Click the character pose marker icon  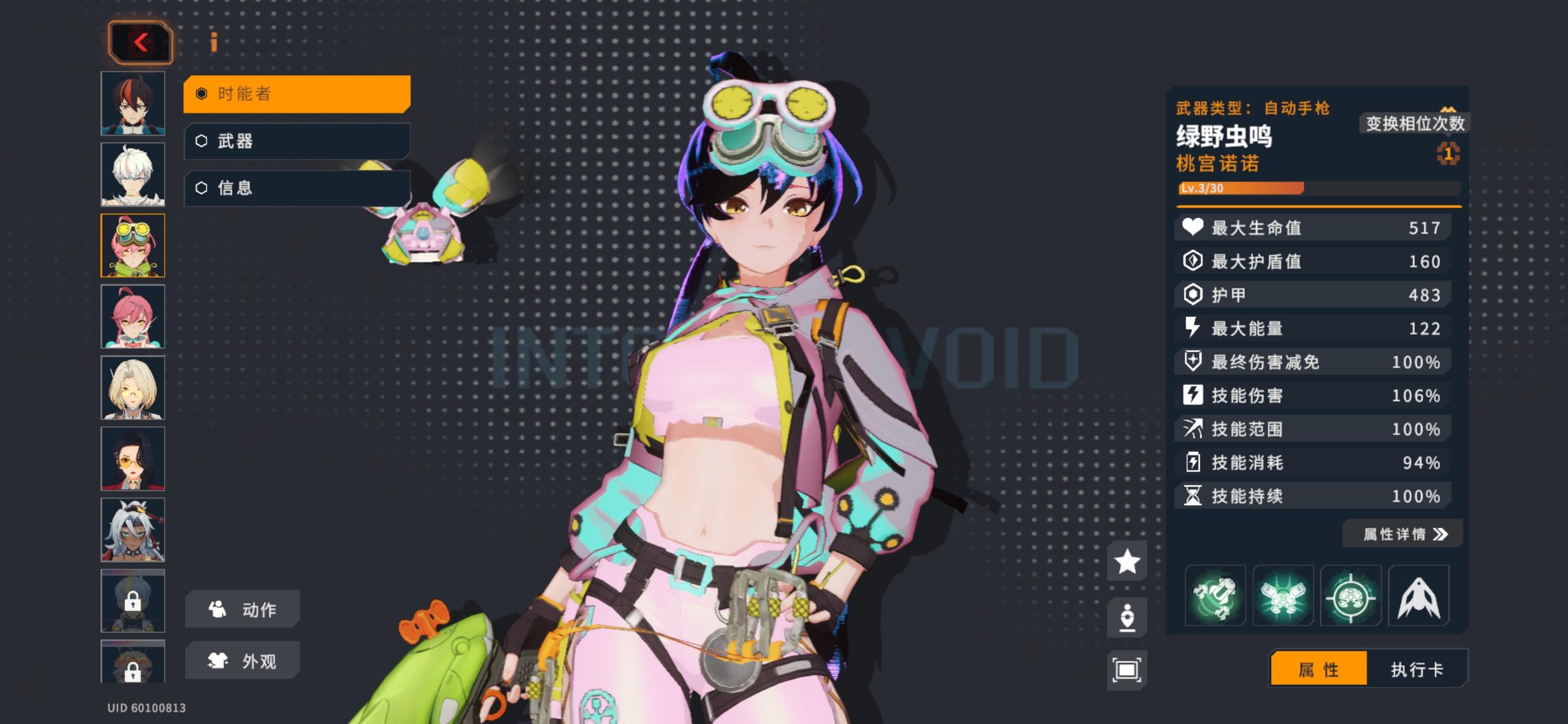point(1127,616)
